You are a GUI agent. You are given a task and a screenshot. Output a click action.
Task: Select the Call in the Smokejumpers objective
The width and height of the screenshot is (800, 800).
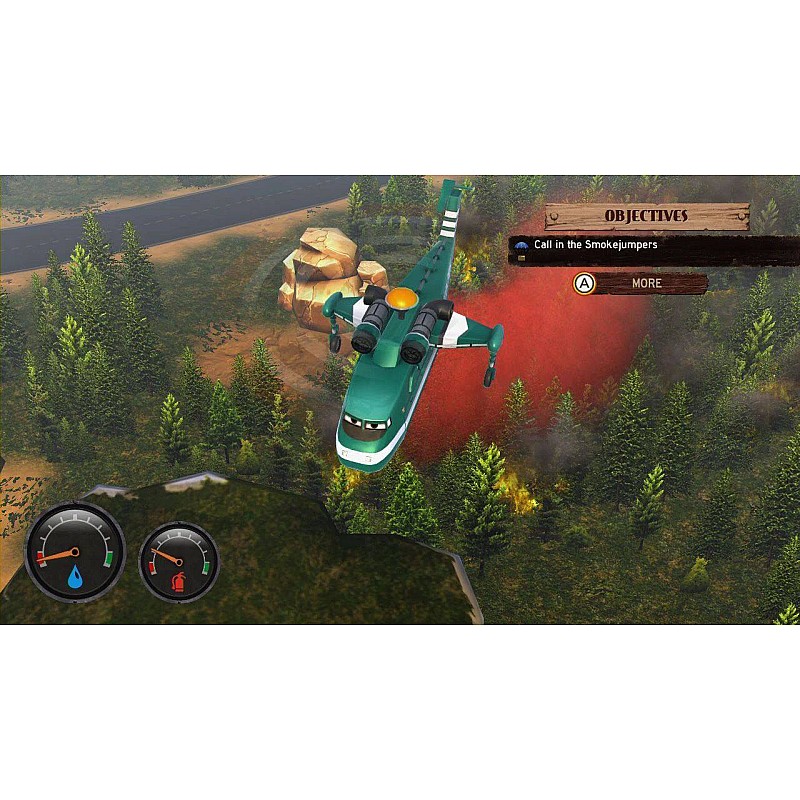595,245
